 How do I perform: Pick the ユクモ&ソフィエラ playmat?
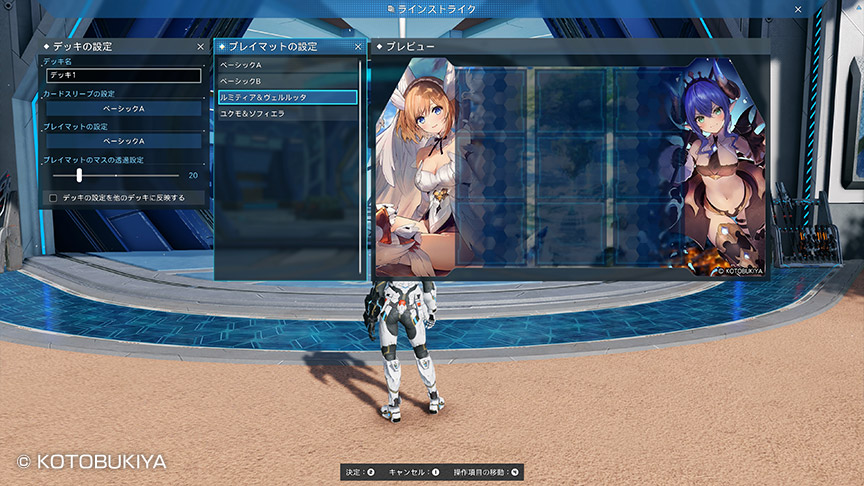tap(287, 114)
